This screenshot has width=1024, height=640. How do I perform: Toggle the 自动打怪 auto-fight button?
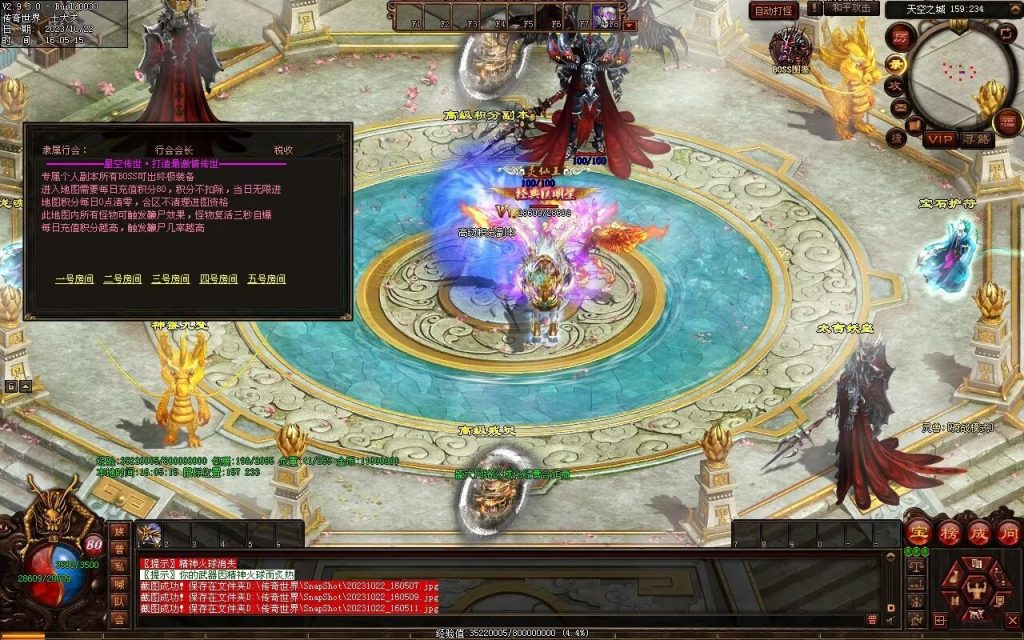[x=773, y=10]
